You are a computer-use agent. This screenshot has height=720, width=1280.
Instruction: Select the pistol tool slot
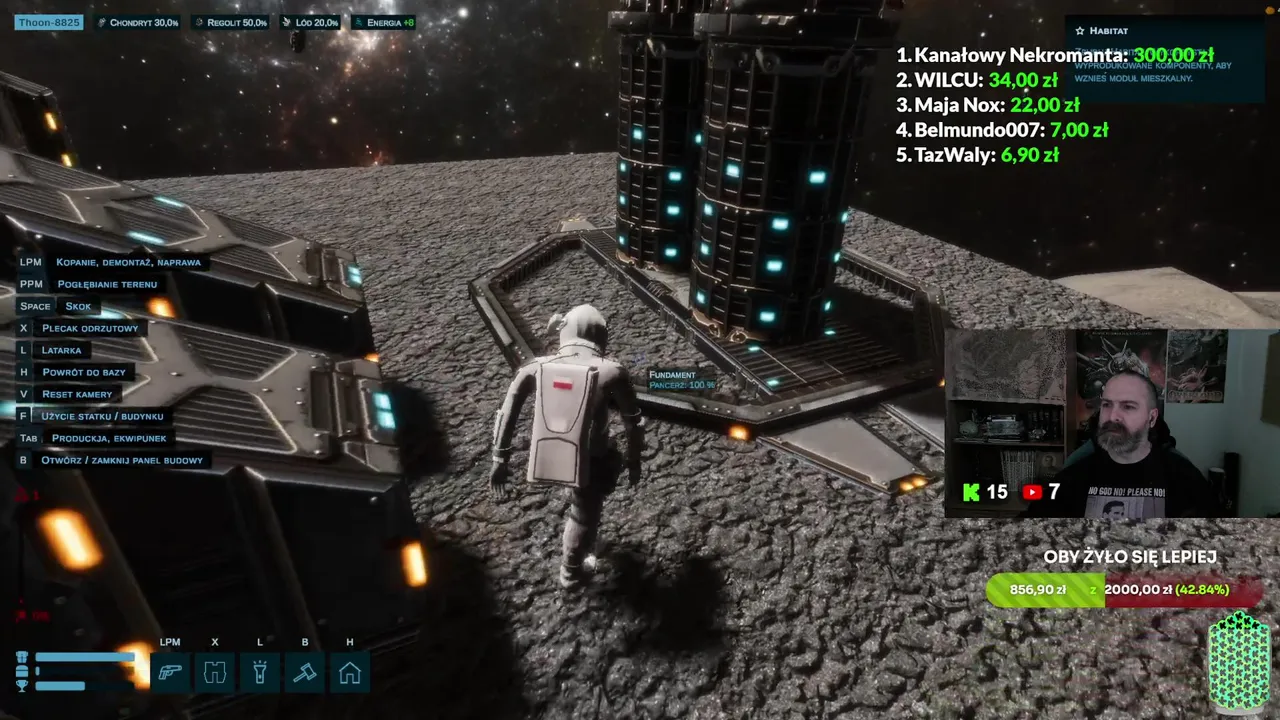tap(170, 672)
